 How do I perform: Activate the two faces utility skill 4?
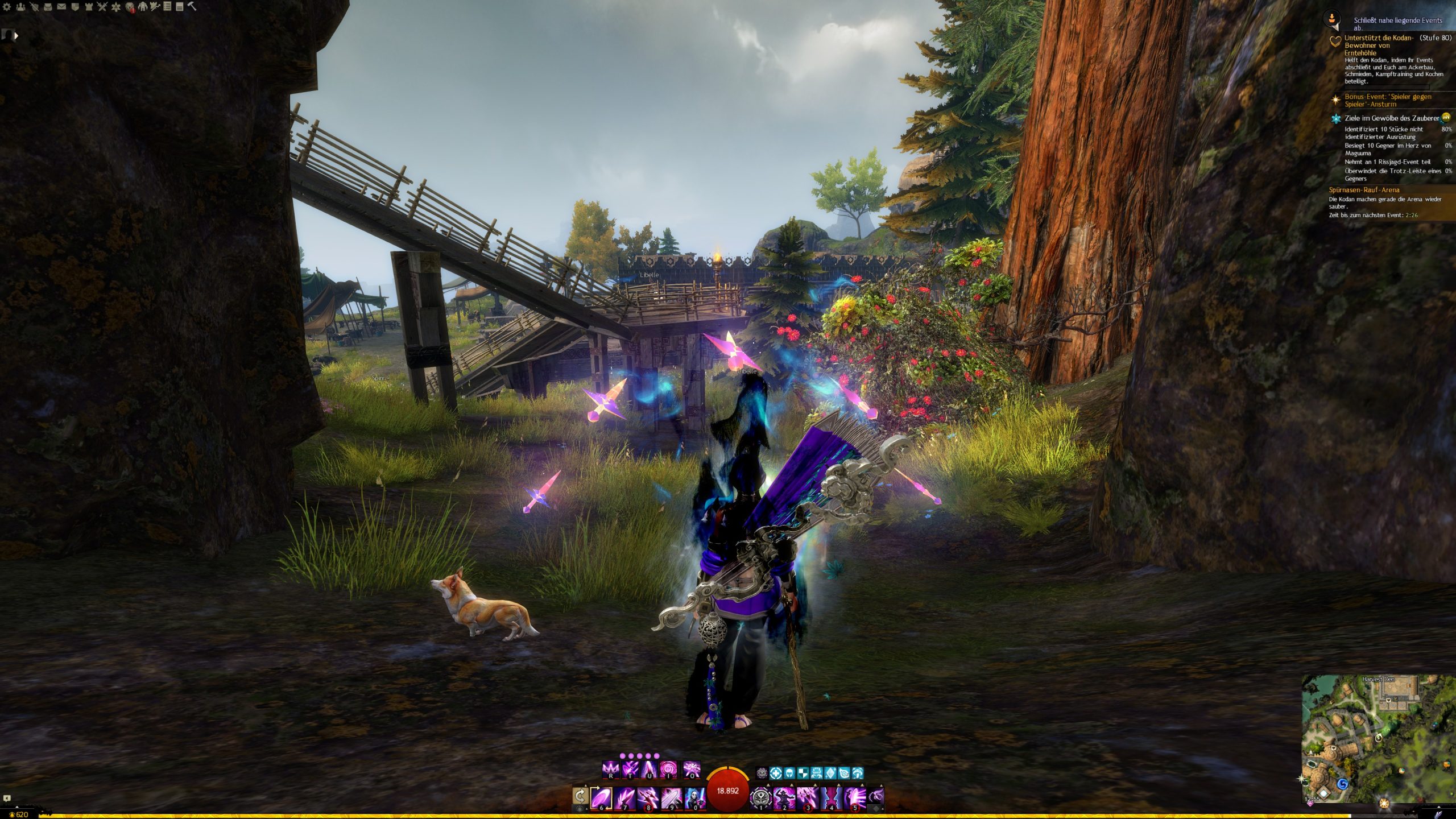click(831, 797)
